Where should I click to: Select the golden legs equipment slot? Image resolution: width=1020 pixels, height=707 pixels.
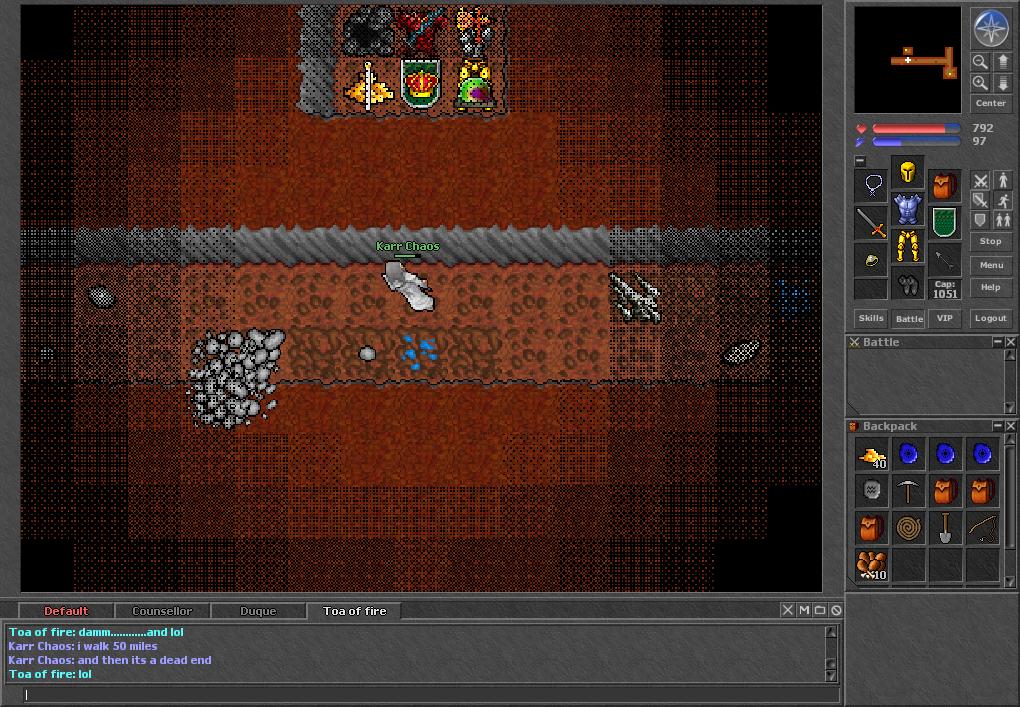[x=907, y=245]
